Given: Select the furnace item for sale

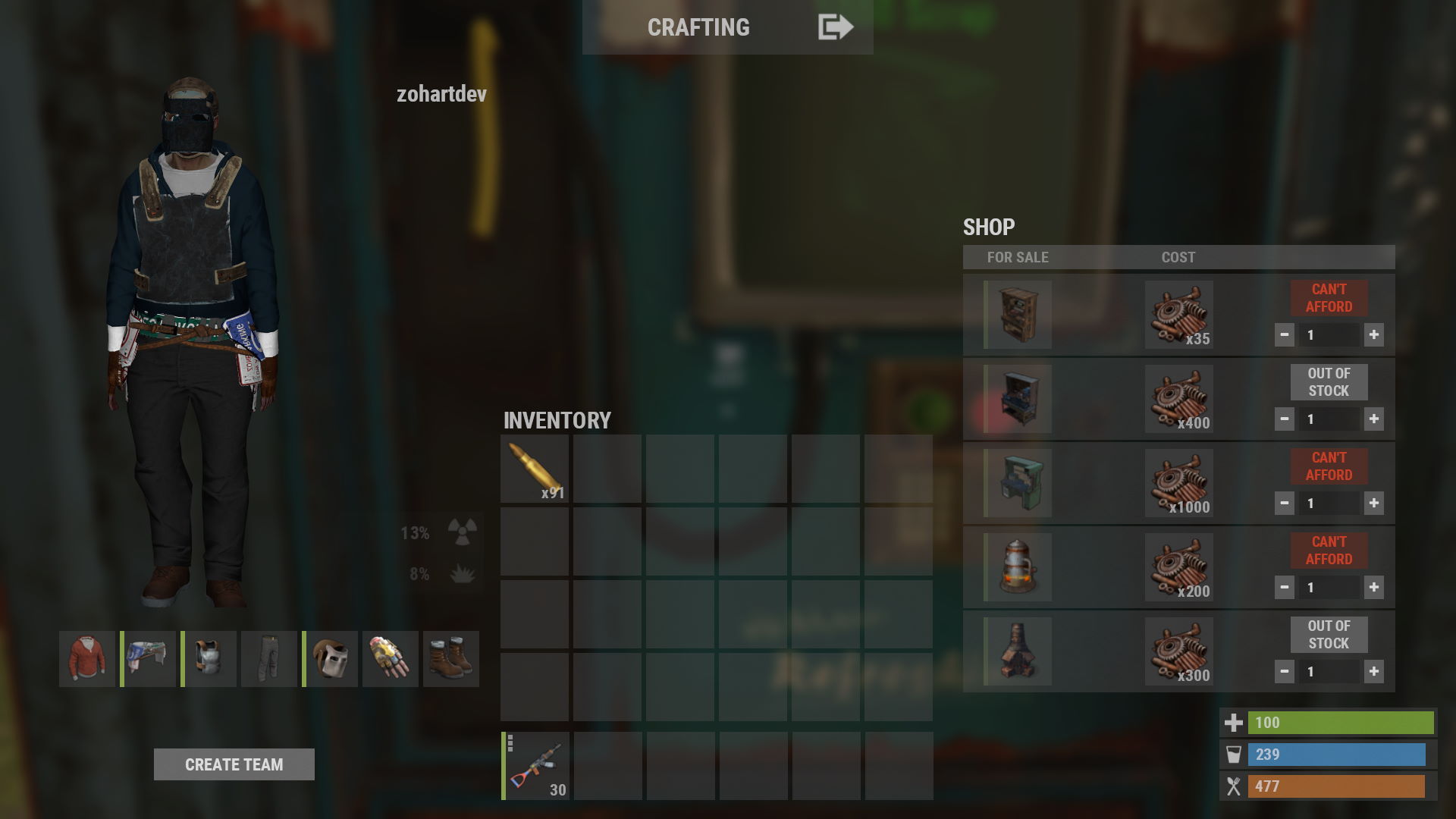Looking at the screenshot, I should [1018, 651].
